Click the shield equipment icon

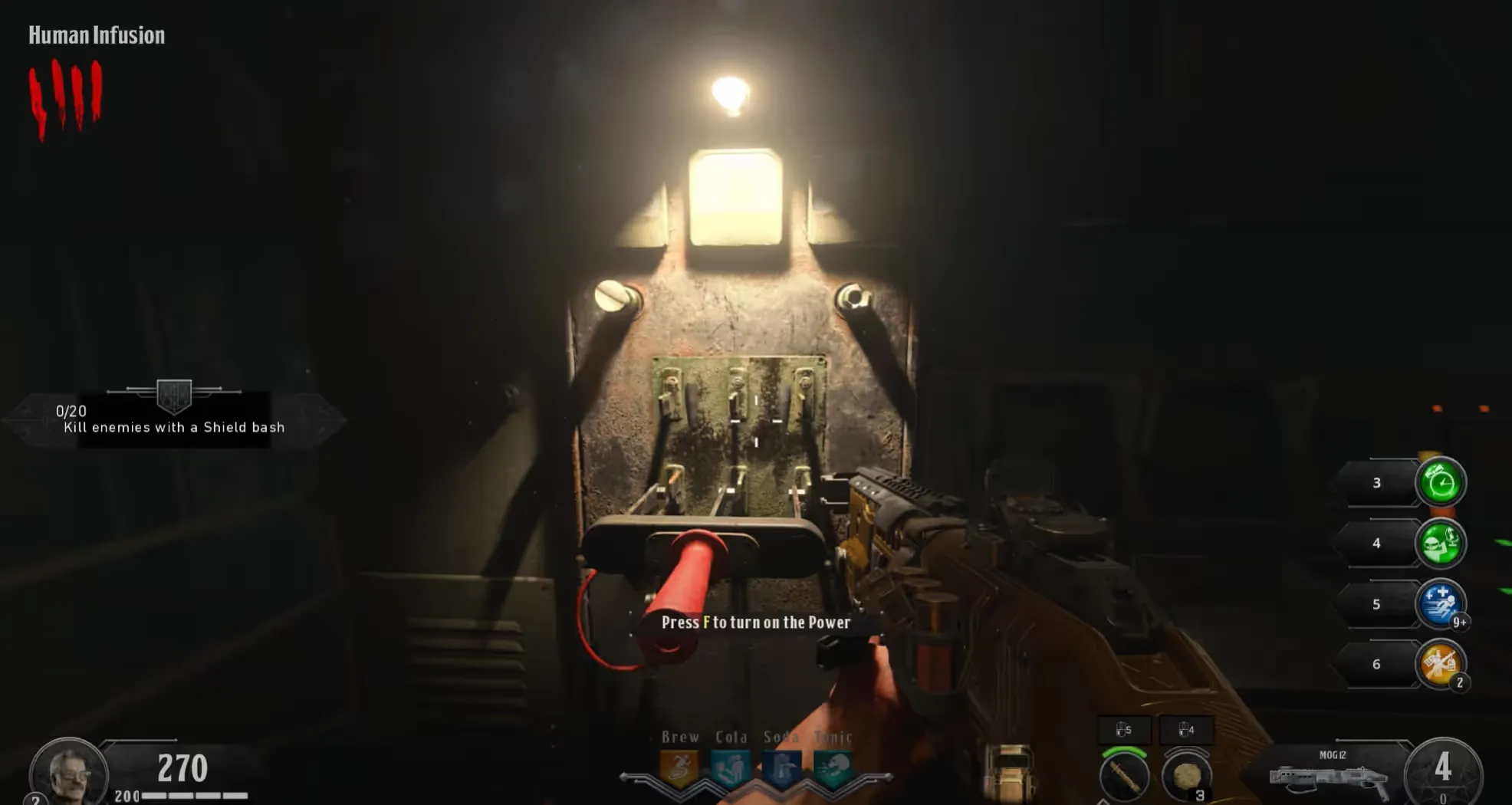point(1009,773)
